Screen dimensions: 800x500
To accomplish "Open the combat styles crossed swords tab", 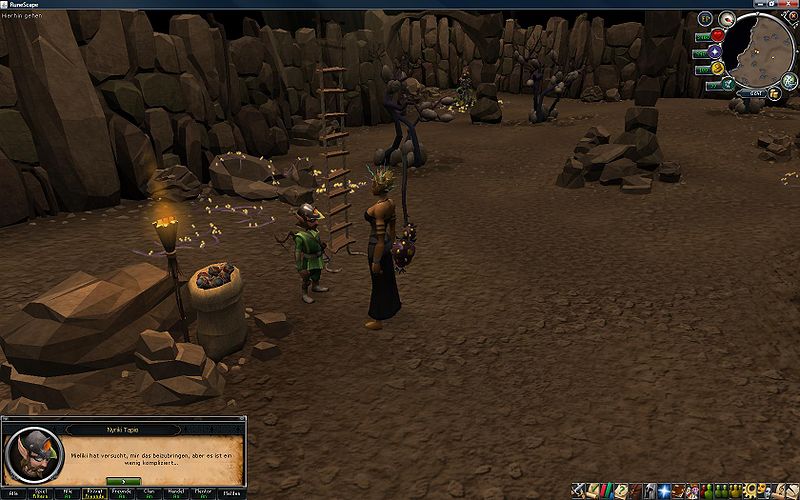I will [x=579, y=491].
